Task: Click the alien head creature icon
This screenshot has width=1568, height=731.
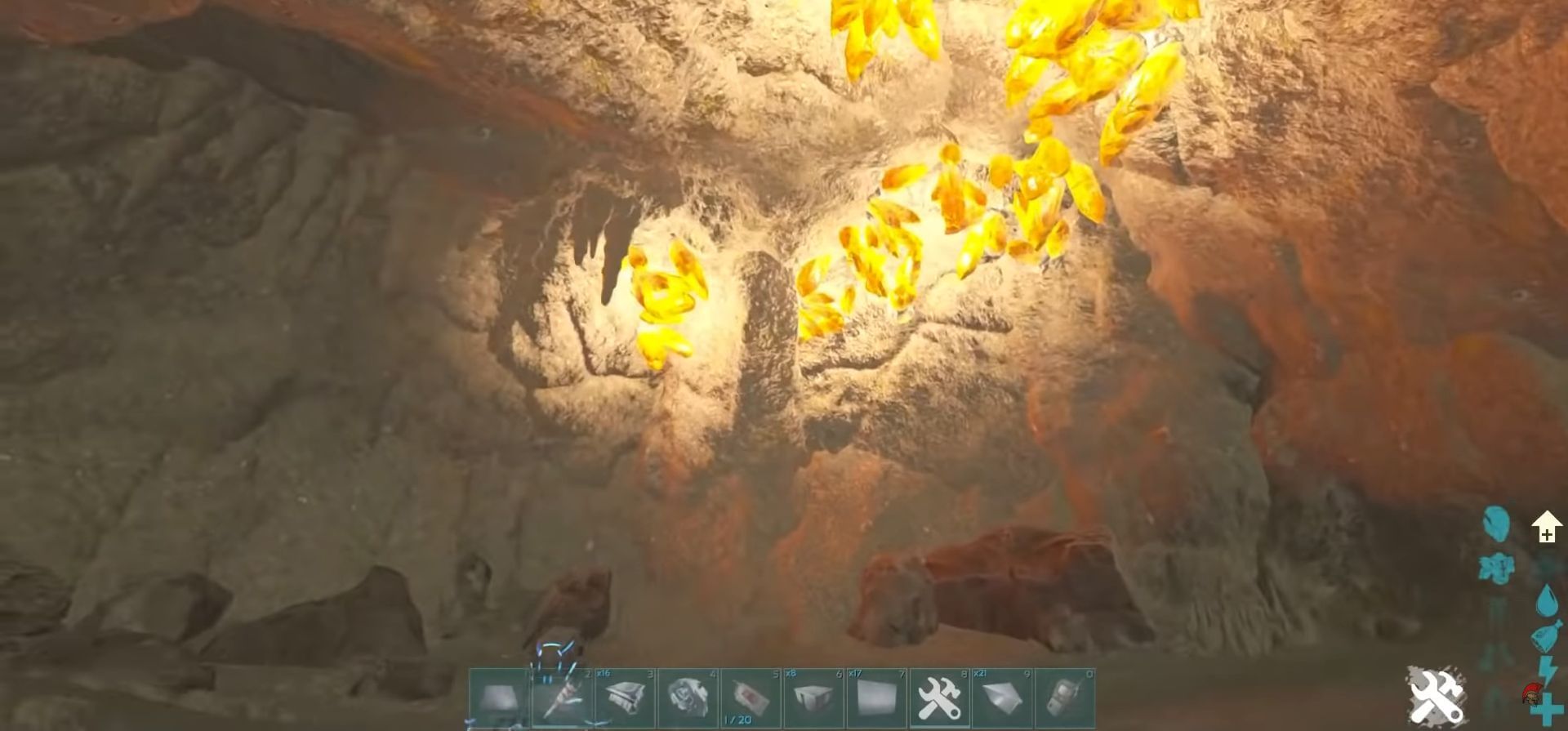Action: pos(1495,524)
